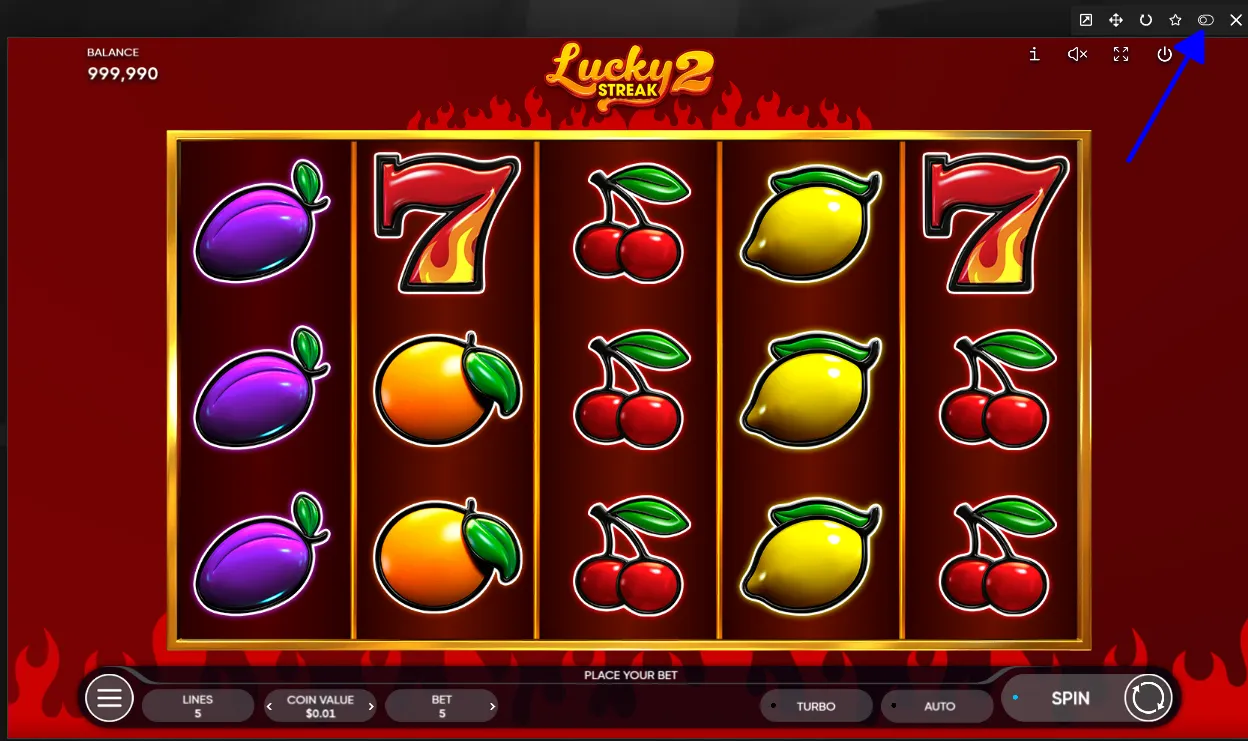Toggle TURBO mode
Viewport: 1248px width, 741px height.
(x=814, y=706)
